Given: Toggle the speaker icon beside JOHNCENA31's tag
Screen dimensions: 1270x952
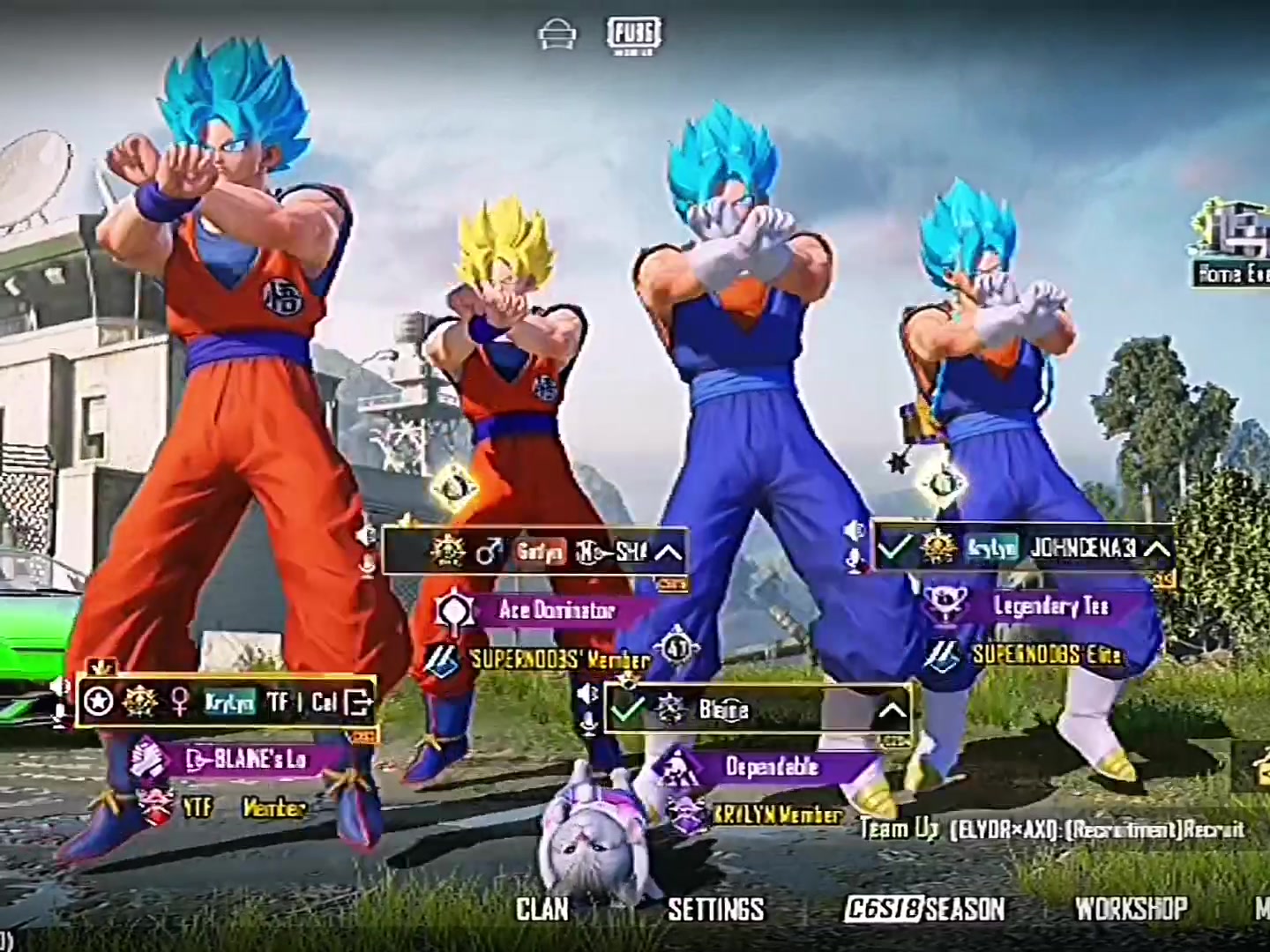Looking at the screenshot, I should (854, 532).
